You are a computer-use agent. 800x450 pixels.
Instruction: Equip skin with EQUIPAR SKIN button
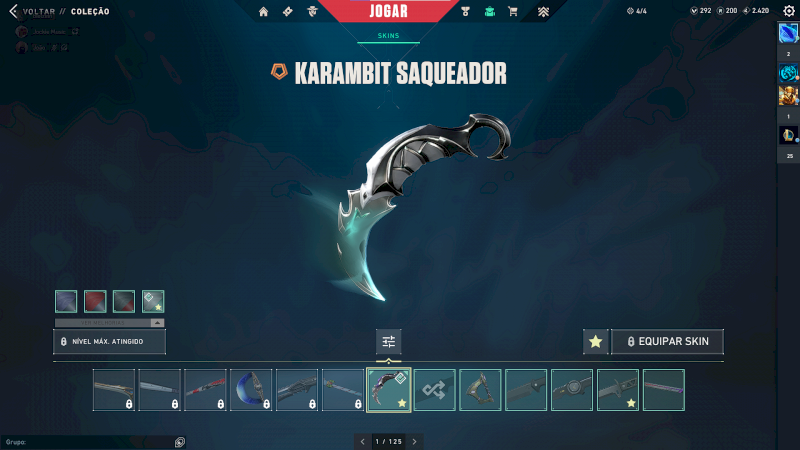click(667, 342)
